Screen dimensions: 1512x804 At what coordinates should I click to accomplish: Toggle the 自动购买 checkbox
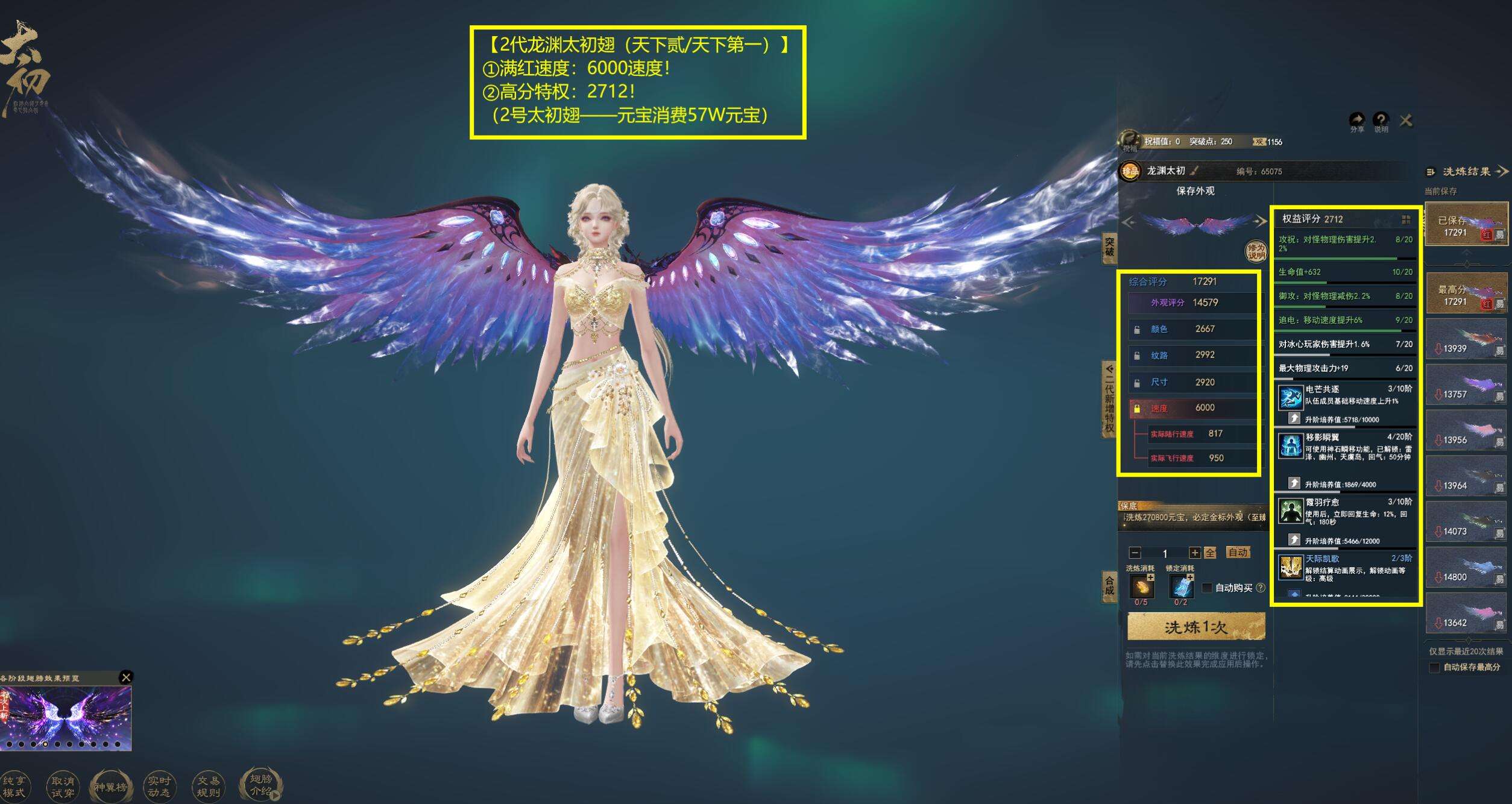pyautogui.click(x=1207, y=588)
